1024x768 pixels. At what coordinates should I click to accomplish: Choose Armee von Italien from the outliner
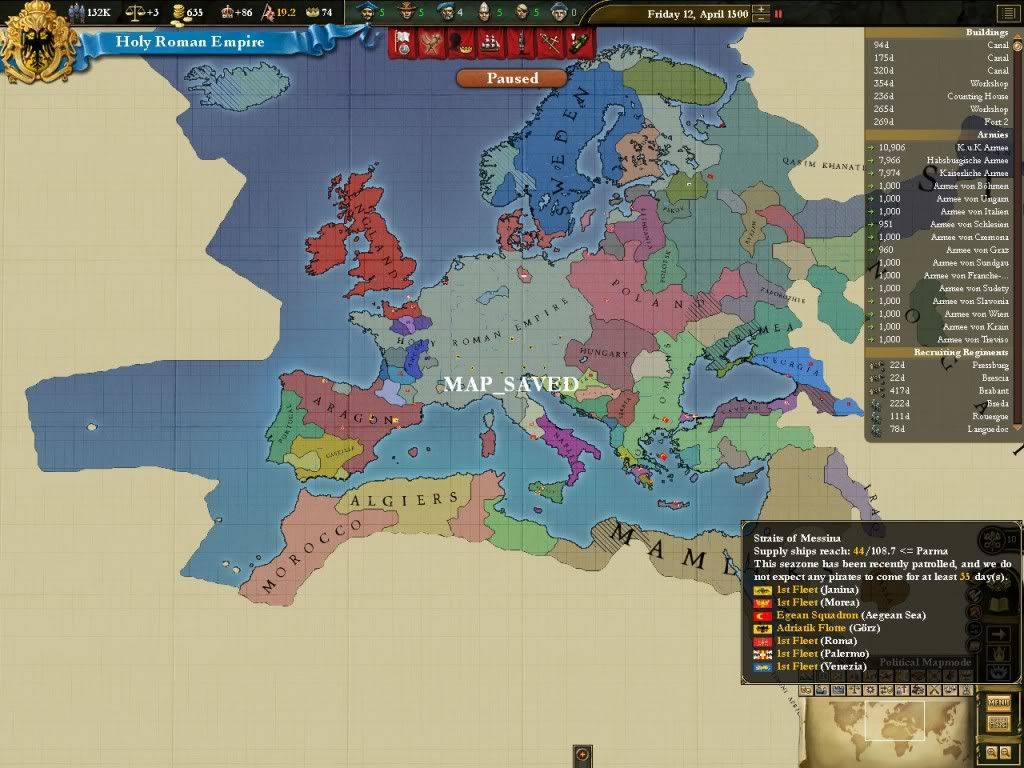pos(940,211)
